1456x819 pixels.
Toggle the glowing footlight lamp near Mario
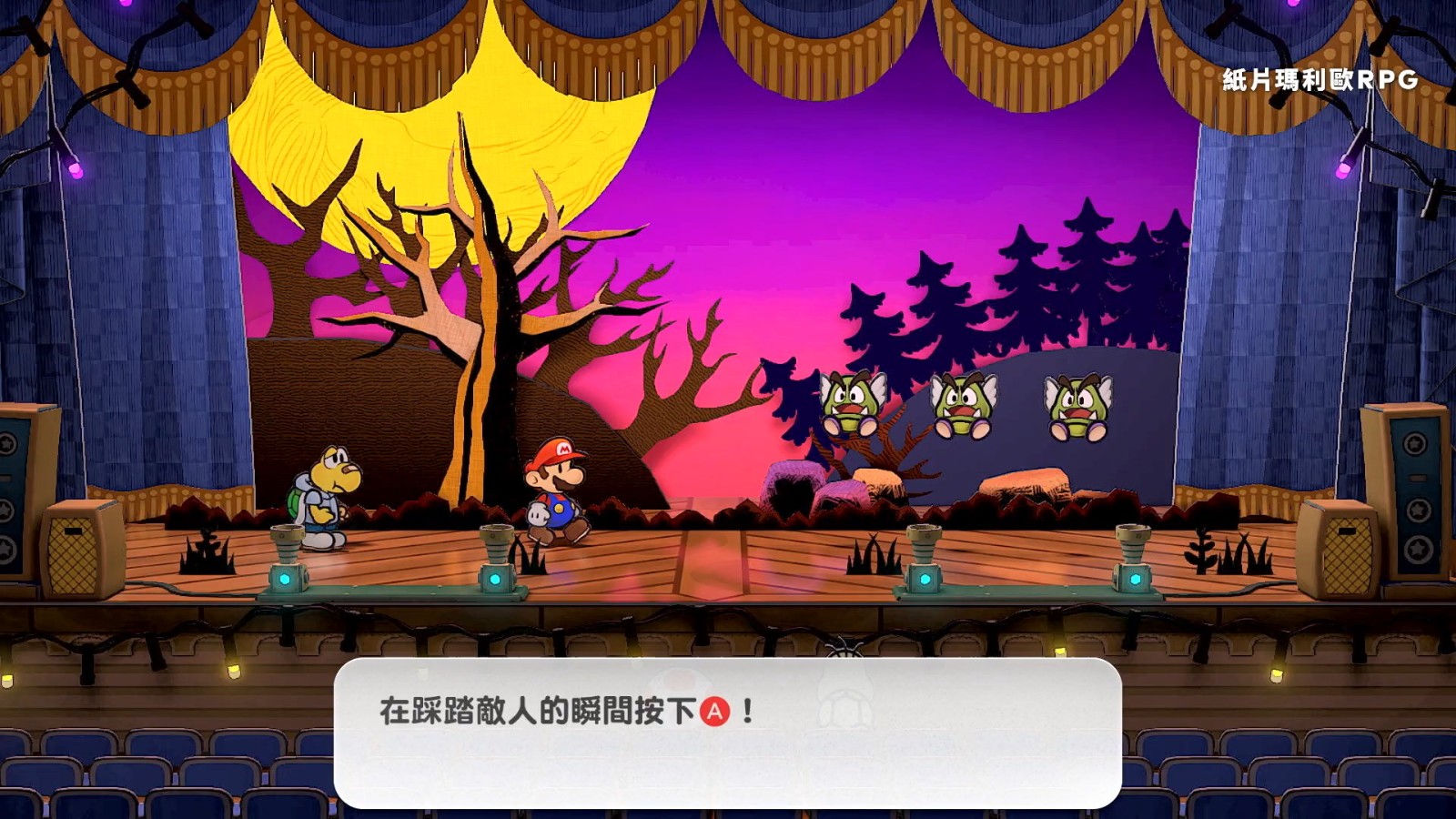(494, 557)
